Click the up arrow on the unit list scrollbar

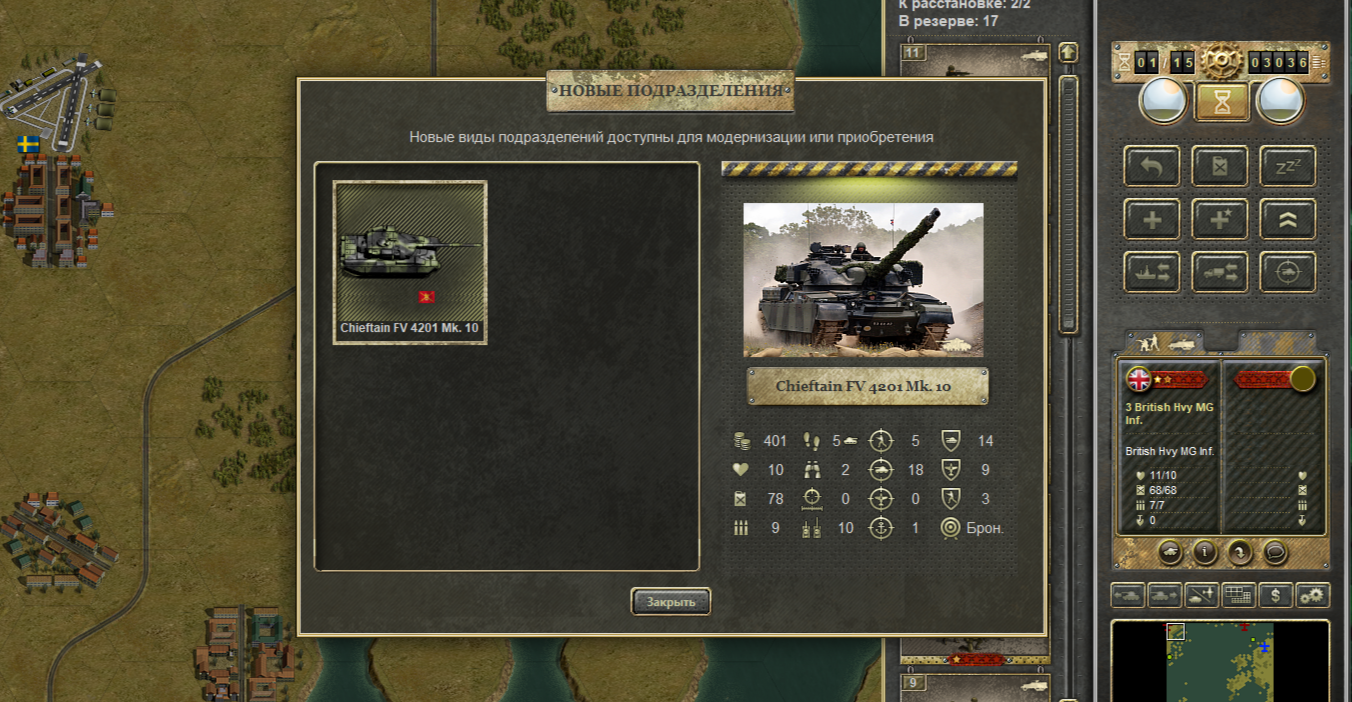tap(1068, 52)
